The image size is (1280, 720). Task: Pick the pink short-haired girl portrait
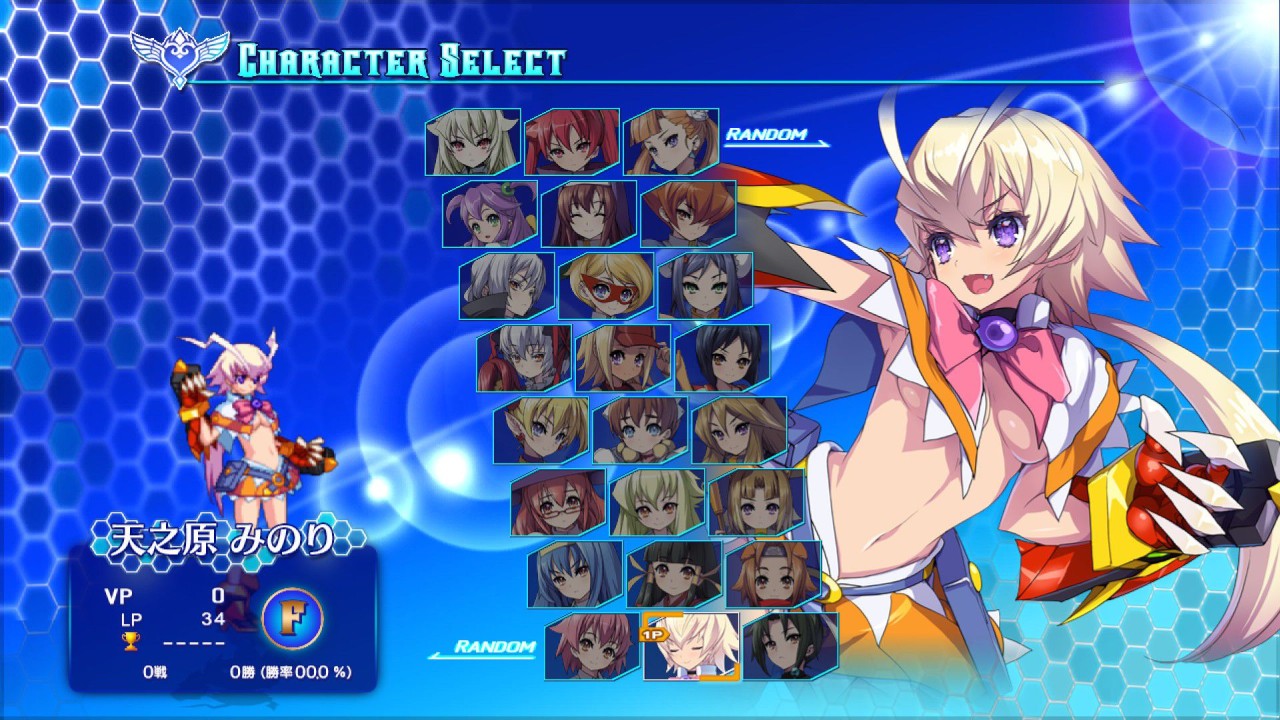[592, 646]
